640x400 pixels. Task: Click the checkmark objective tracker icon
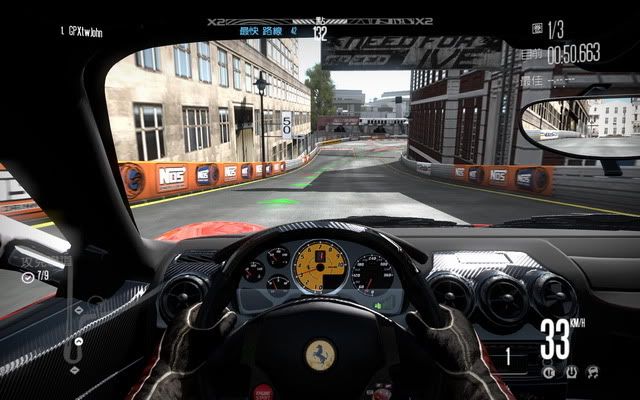coord(27,275)
